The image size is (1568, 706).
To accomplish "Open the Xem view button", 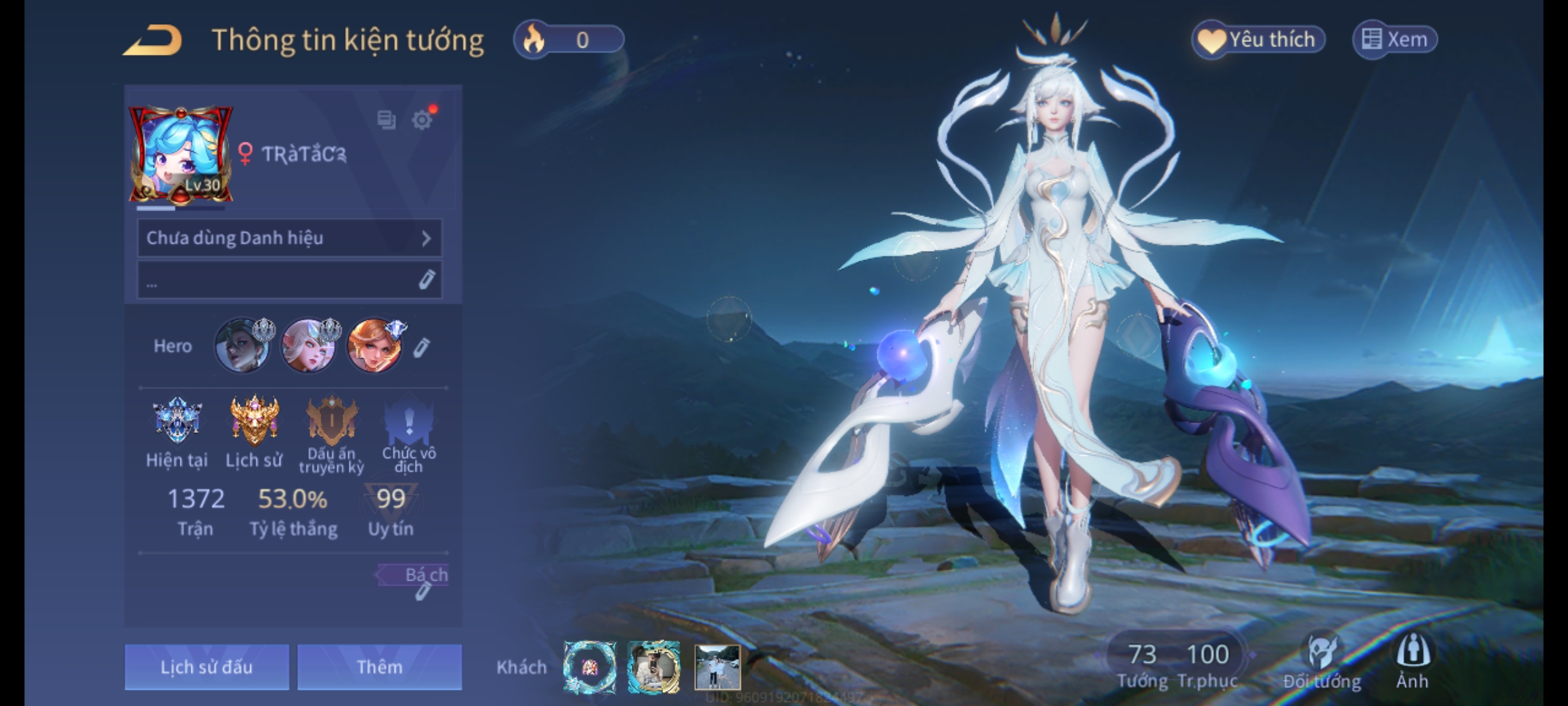I will point(1394,40).
